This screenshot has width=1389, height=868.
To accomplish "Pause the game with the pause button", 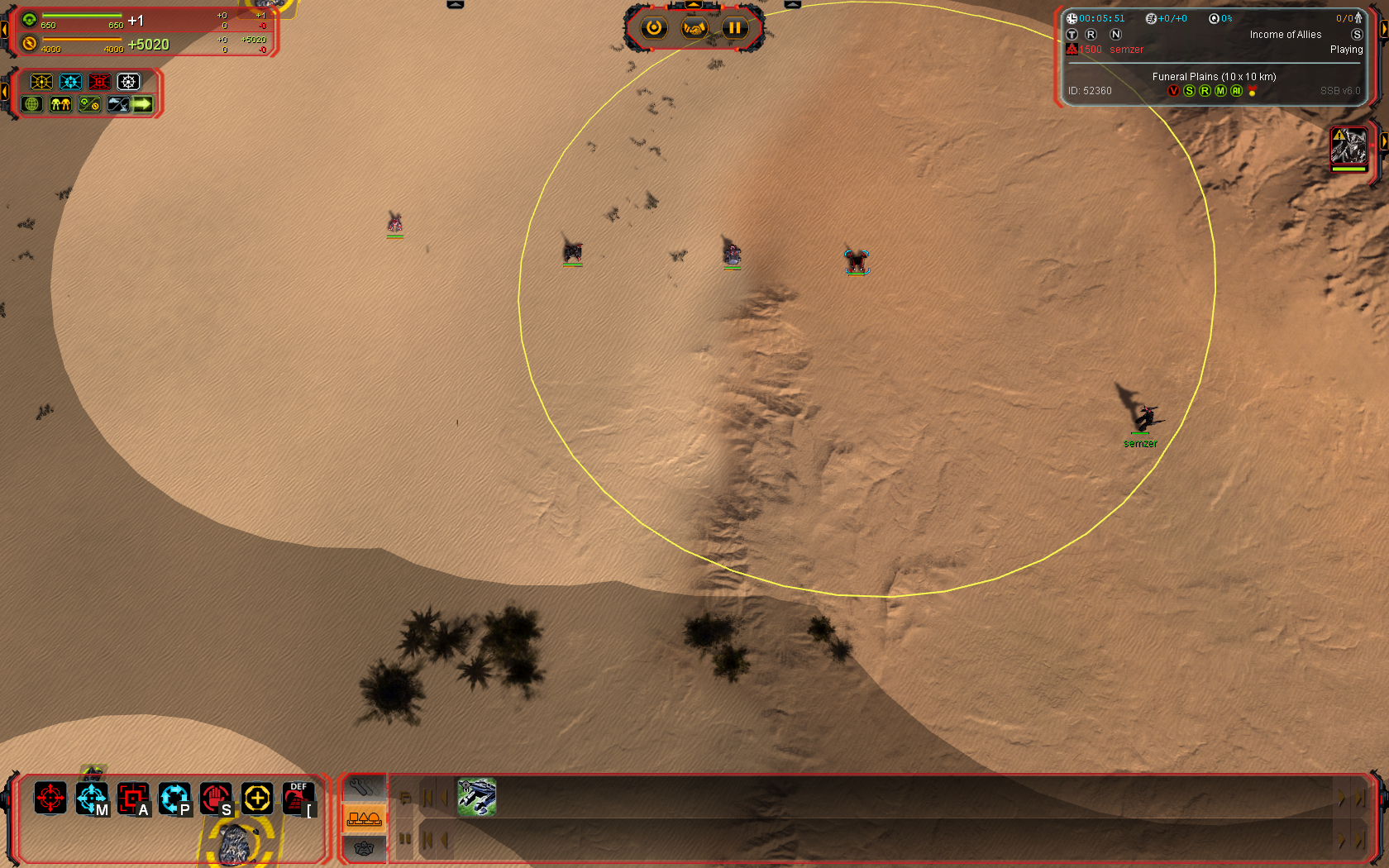I will [734, 28].
